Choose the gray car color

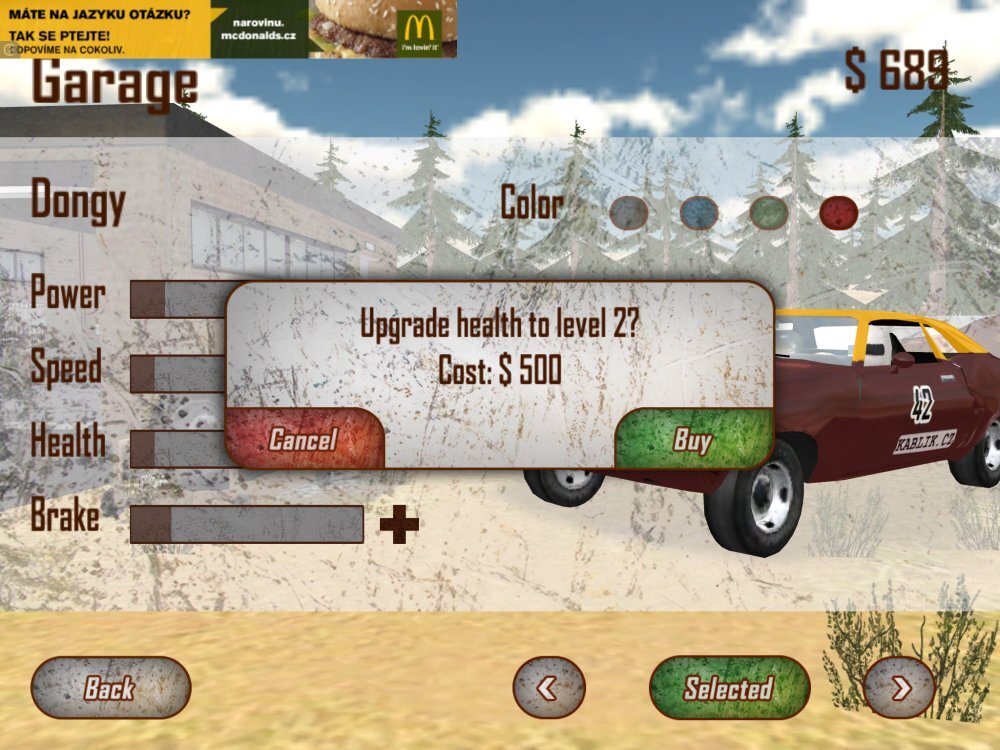click(x=629, y=212)
